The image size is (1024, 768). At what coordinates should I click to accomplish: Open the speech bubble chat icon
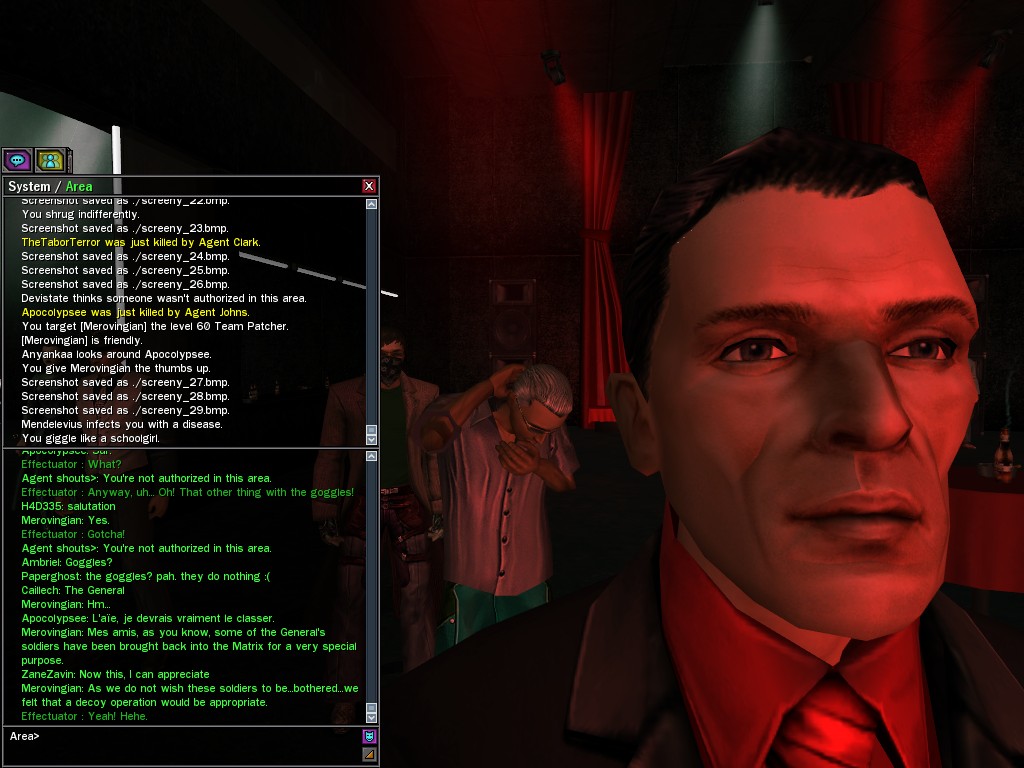pos(17,159)
